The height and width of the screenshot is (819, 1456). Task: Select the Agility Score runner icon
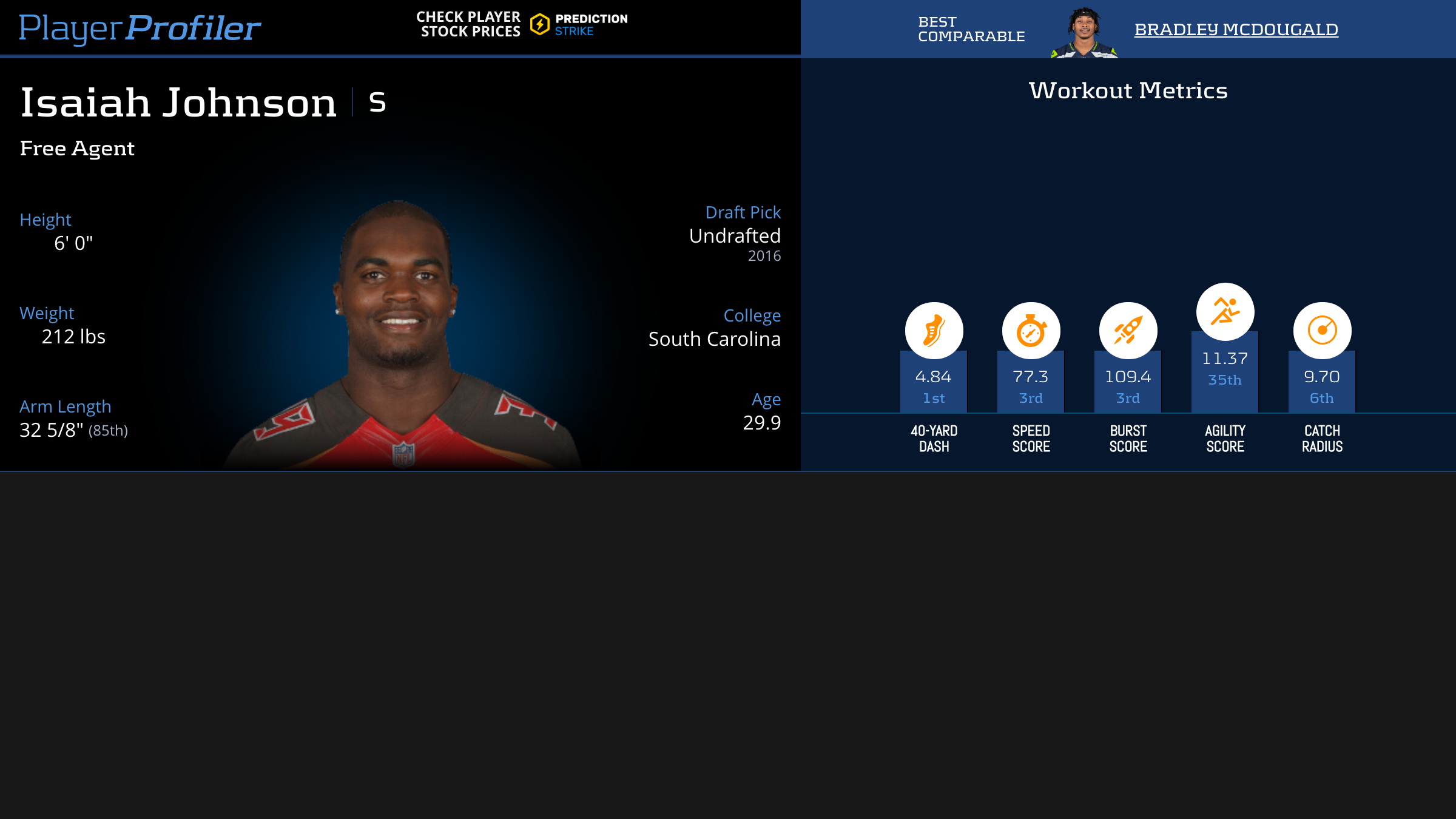click(1225, 311)
